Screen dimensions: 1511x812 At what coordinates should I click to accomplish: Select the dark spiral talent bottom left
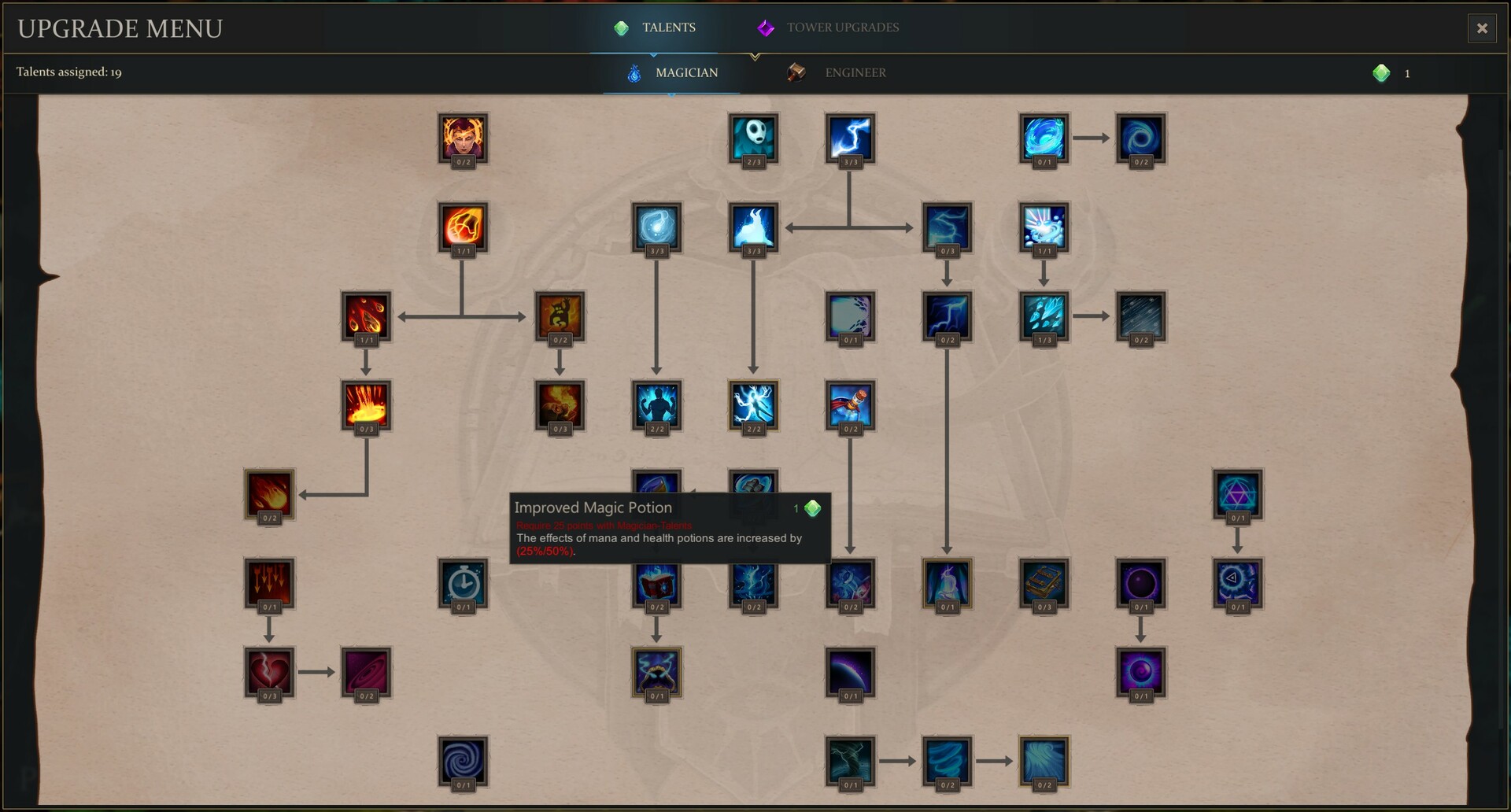coord(463,762)
